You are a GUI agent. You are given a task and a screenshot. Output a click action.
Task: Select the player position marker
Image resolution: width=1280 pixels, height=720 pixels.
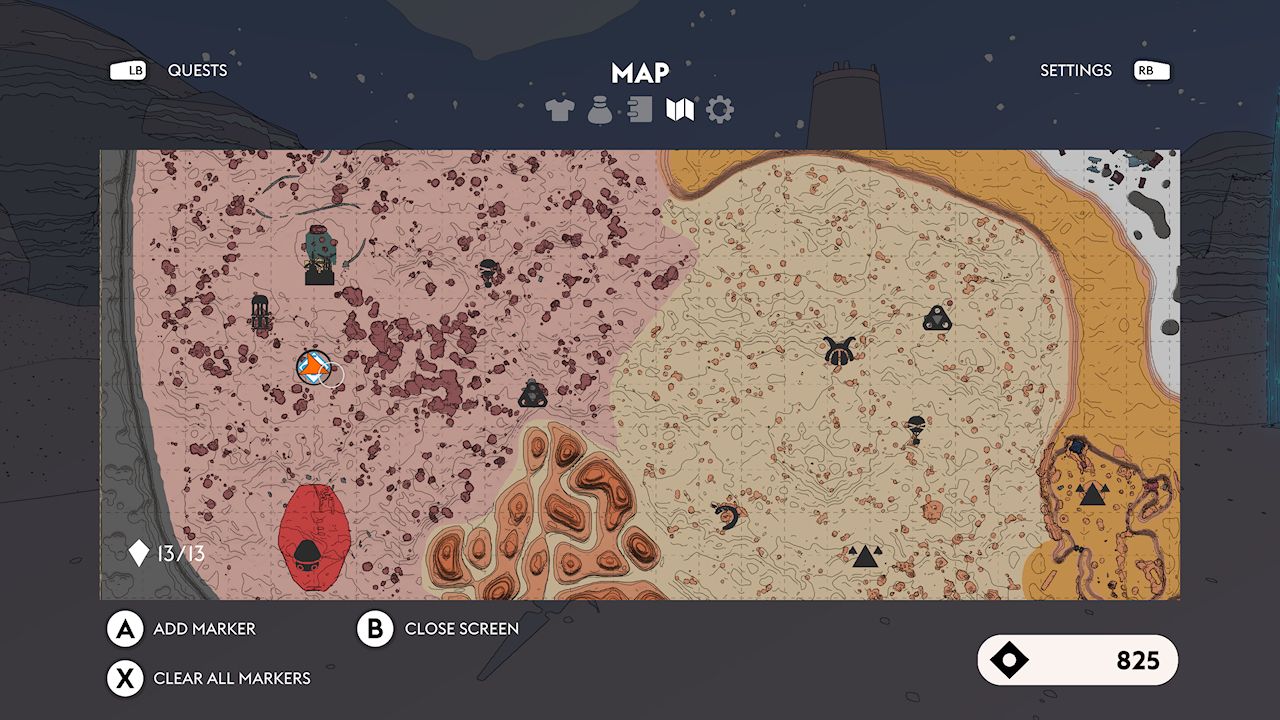(312, 367)
